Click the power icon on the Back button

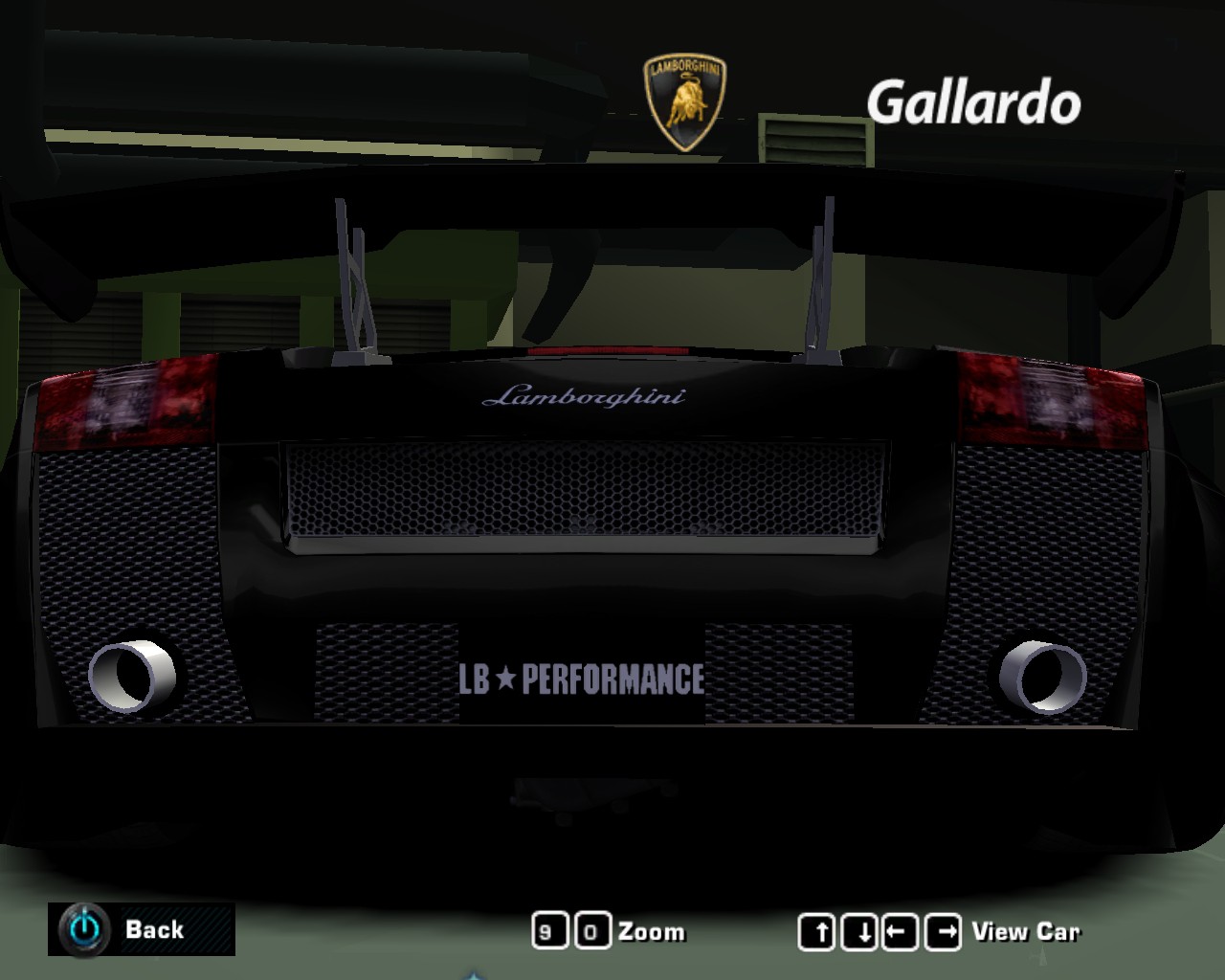(x=83, y=929)
